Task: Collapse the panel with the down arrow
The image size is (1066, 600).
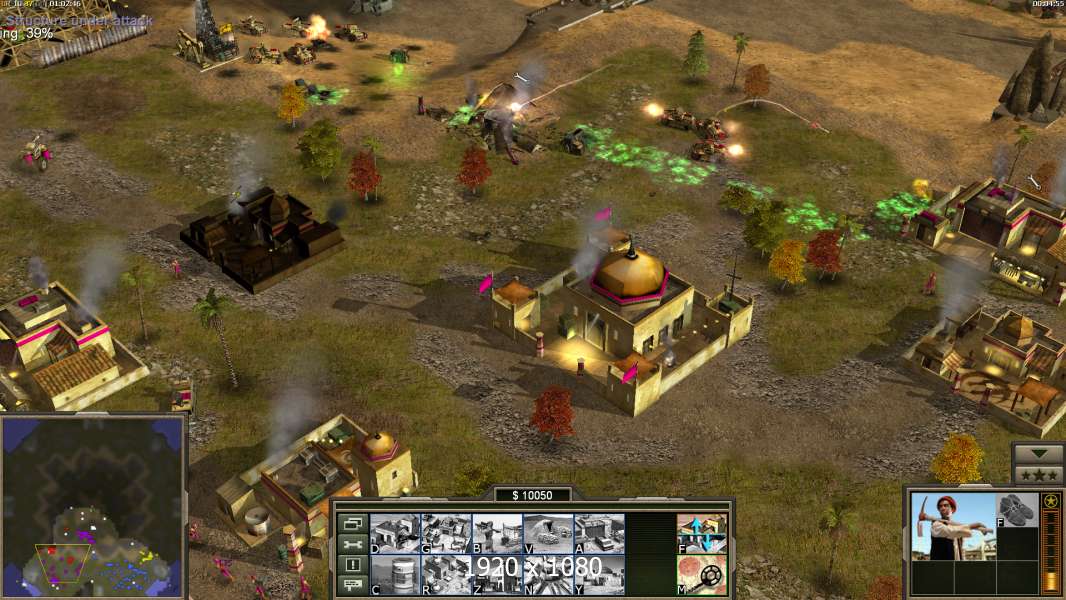Action: coord(1038,454)
